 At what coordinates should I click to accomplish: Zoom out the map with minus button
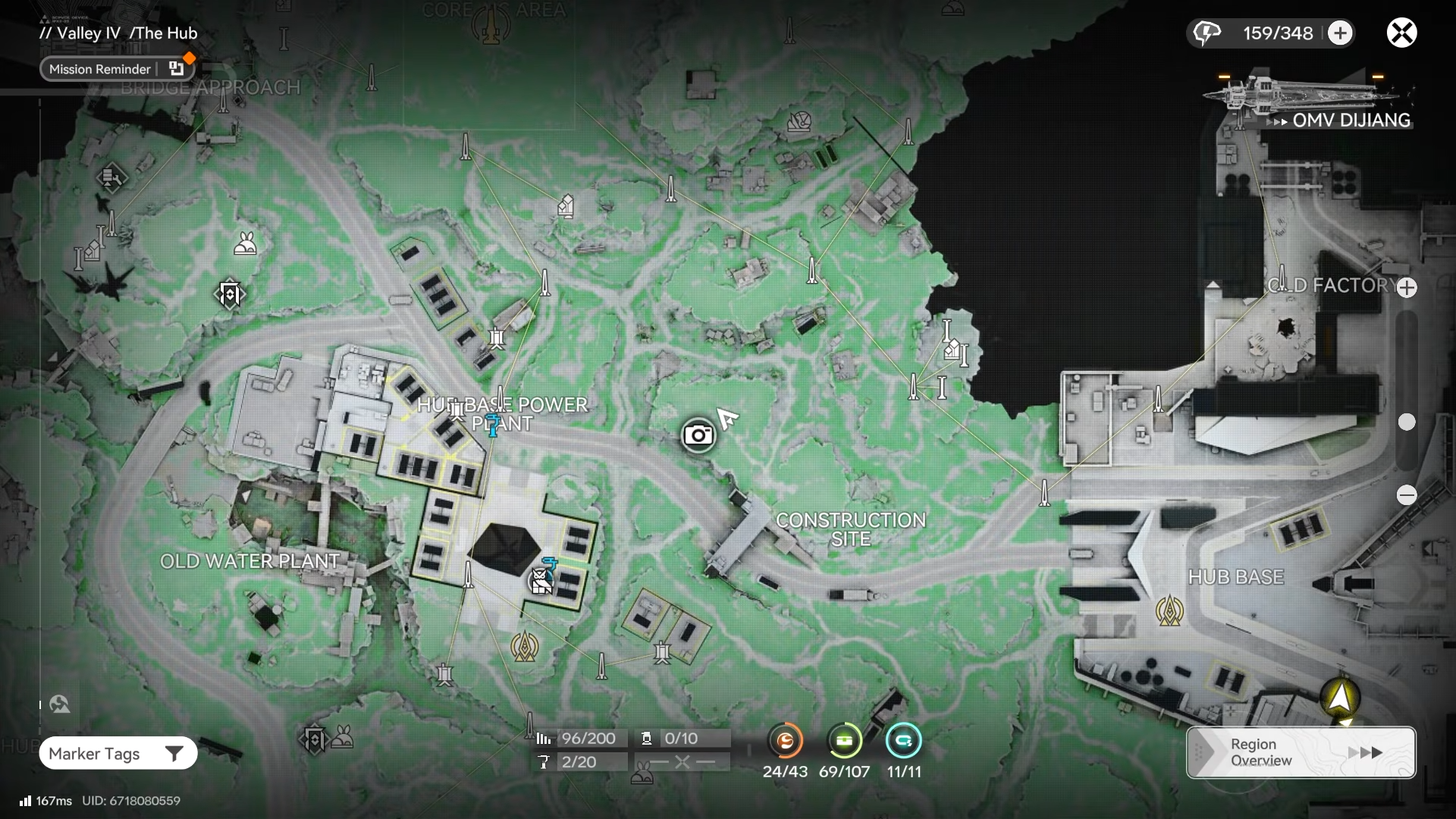click(x=1407, y=495)
